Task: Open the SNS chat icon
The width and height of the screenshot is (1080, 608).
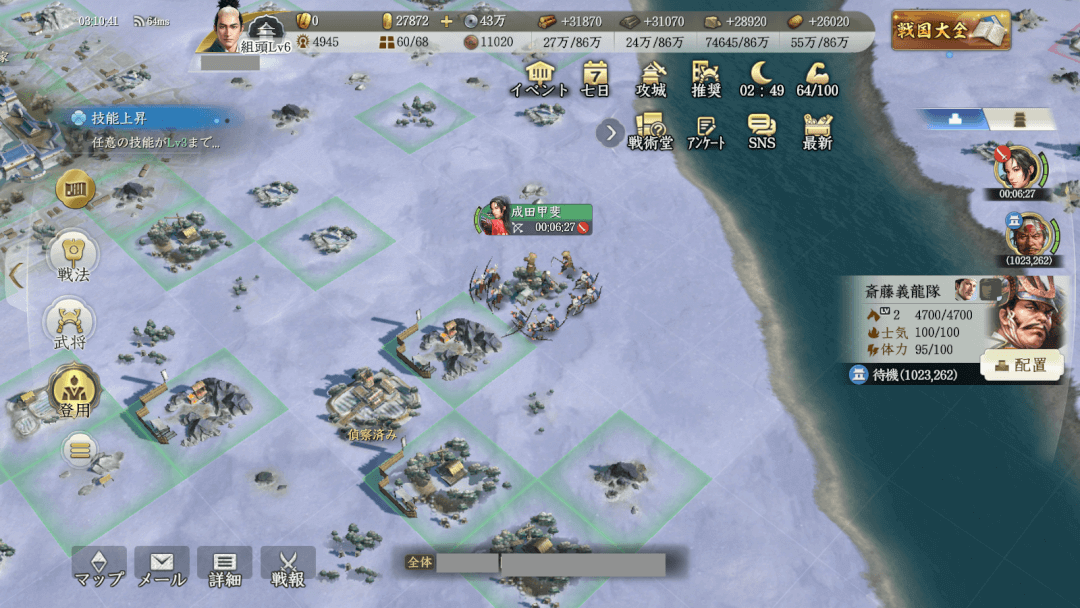Action: (x=761, y=131)
